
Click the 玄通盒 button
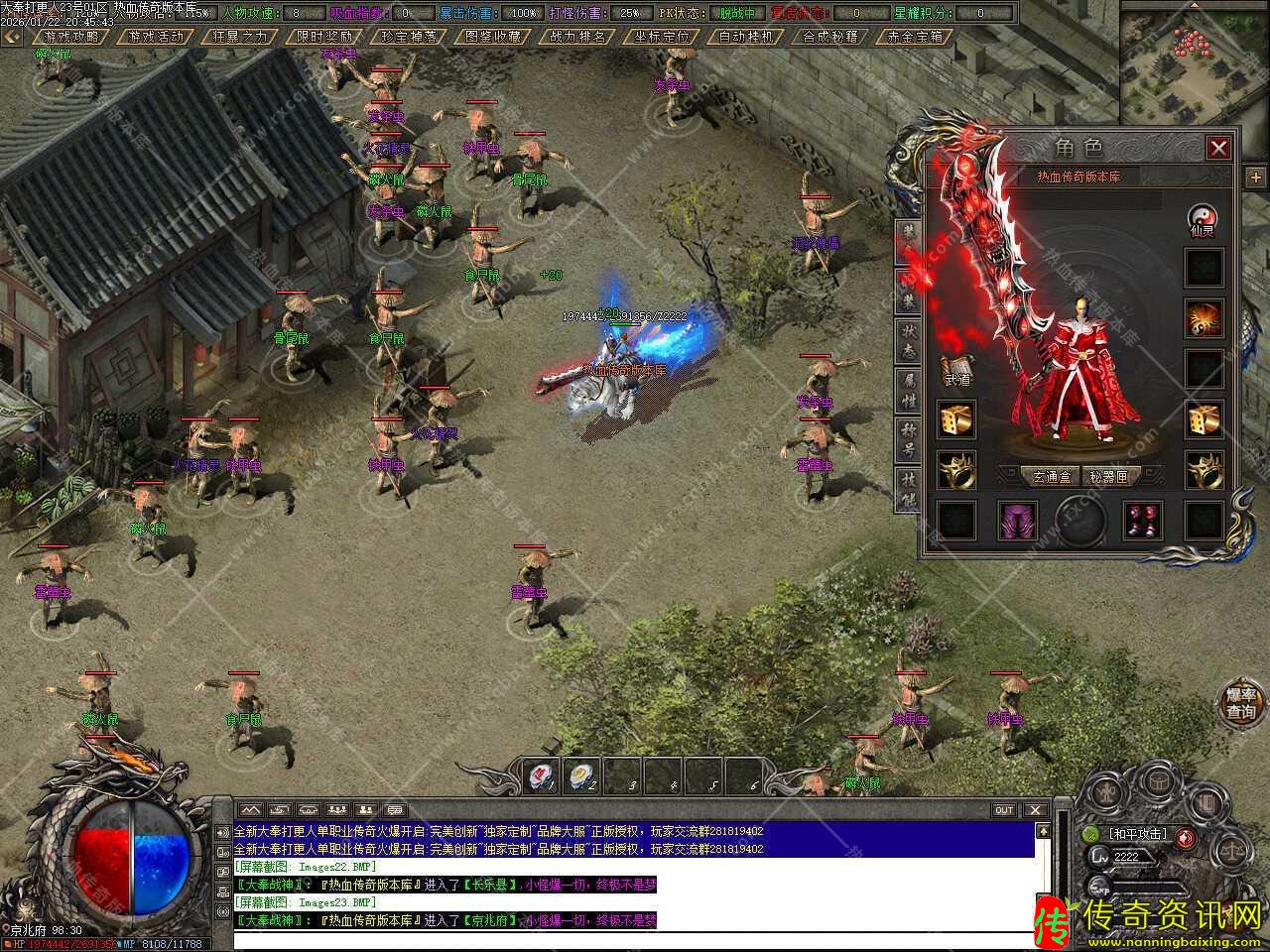1053,477
